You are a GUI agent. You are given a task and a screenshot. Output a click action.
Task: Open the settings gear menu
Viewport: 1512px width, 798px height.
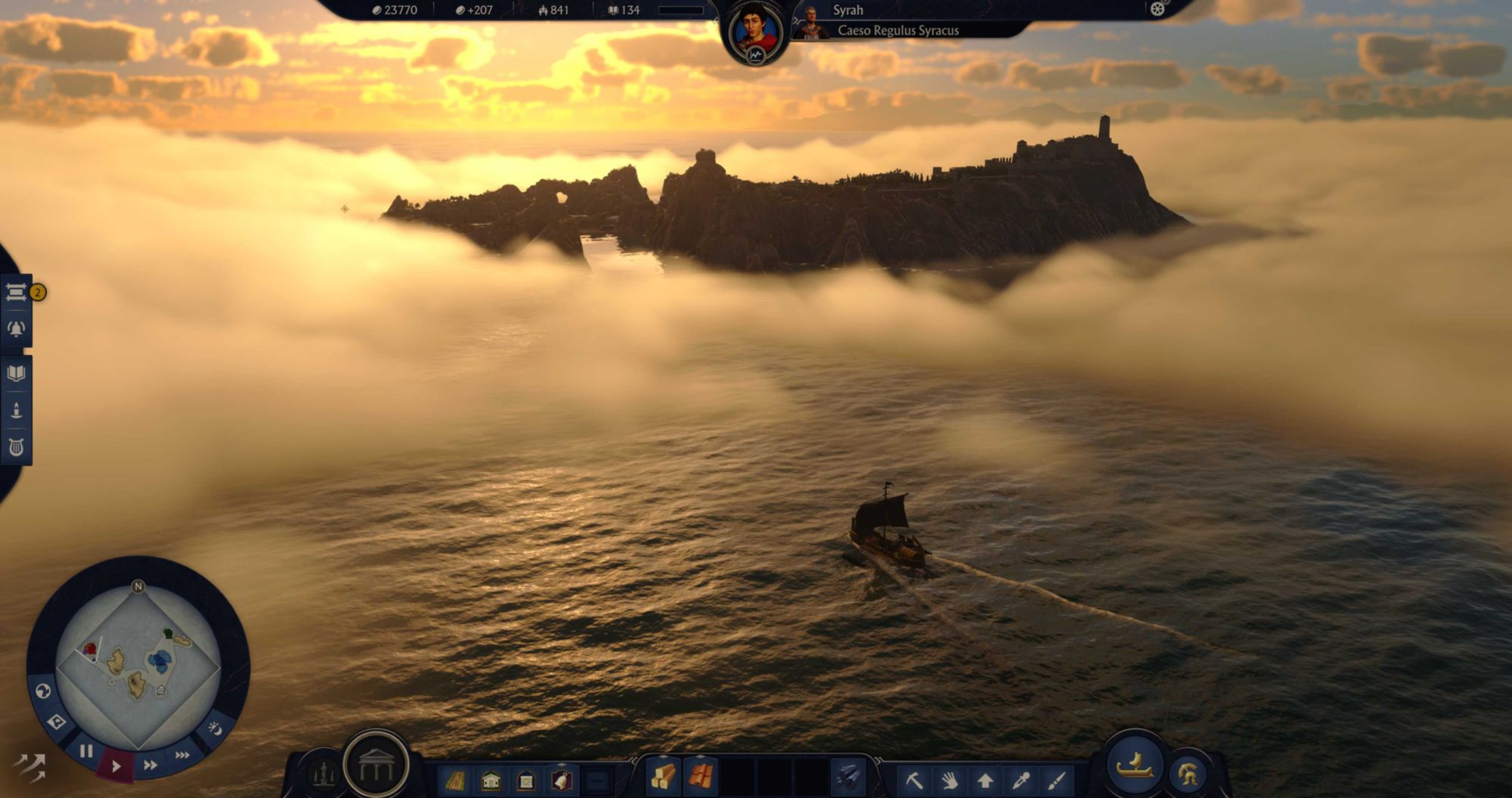1157,9
